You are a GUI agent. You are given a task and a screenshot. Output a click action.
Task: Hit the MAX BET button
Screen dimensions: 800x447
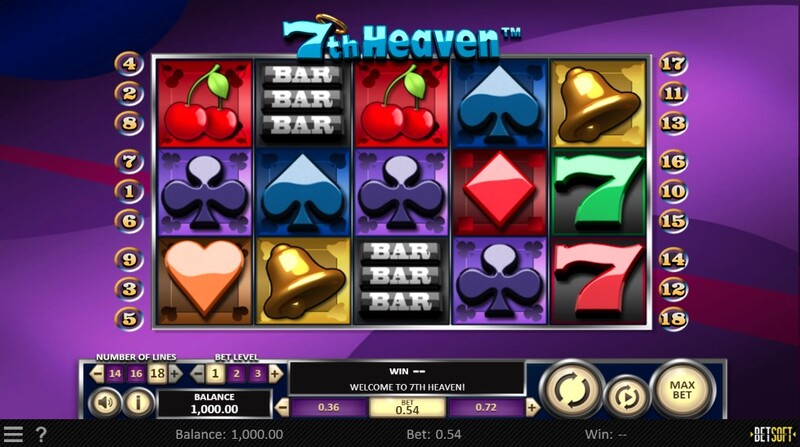pyautogui.click(x=681, y=388)
